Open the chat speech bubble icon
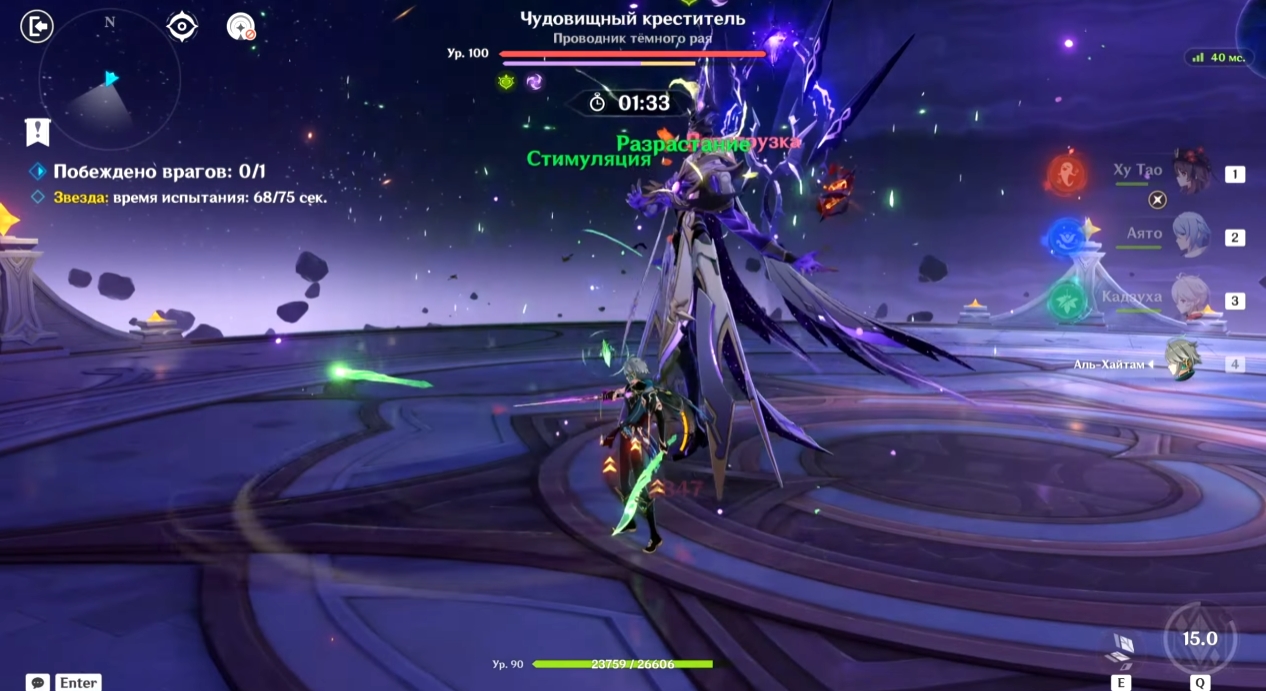The height and width of the screenshot is (691, 1266). 38,682
